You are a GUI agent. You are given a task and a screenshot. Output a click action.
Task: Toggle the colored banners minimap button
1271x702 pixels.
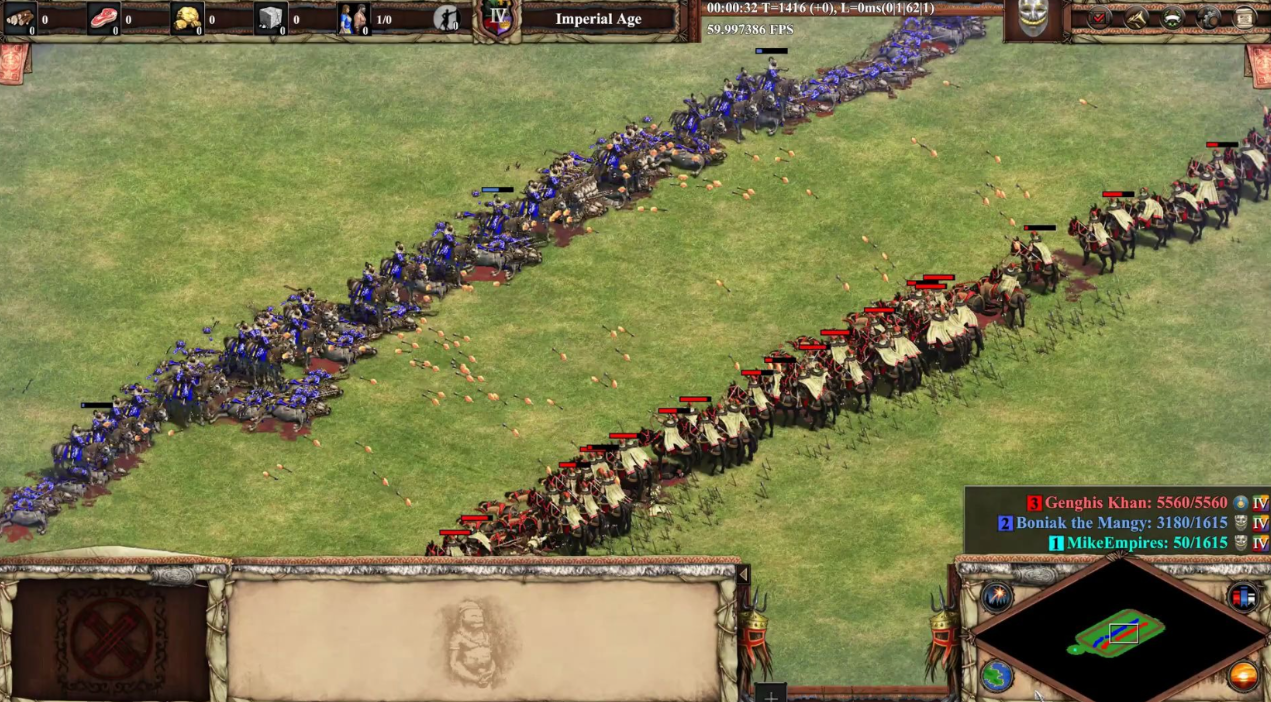click(x=1243, y=597)
